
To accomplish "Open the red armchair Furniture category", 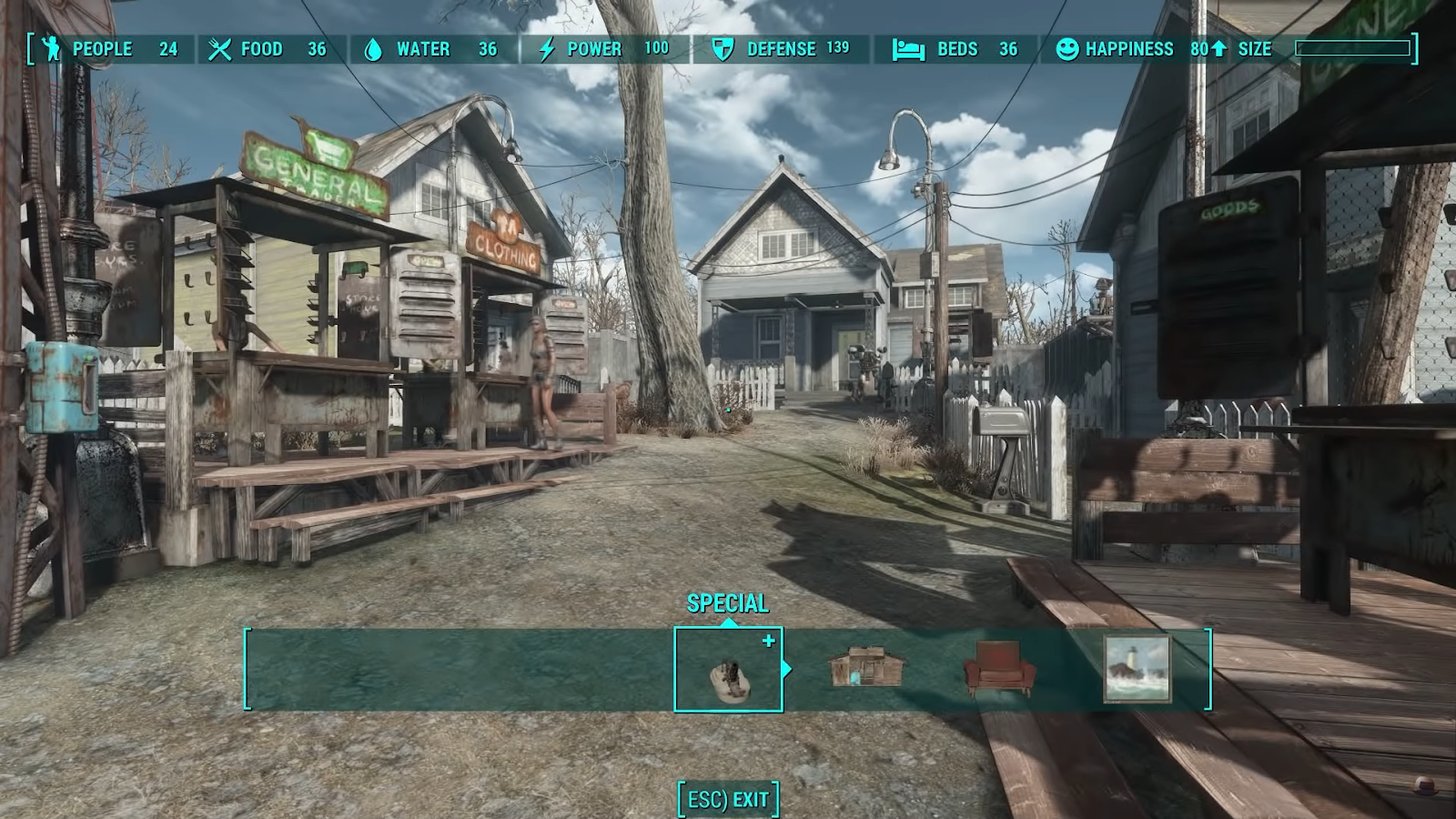I will click(999, 669).
